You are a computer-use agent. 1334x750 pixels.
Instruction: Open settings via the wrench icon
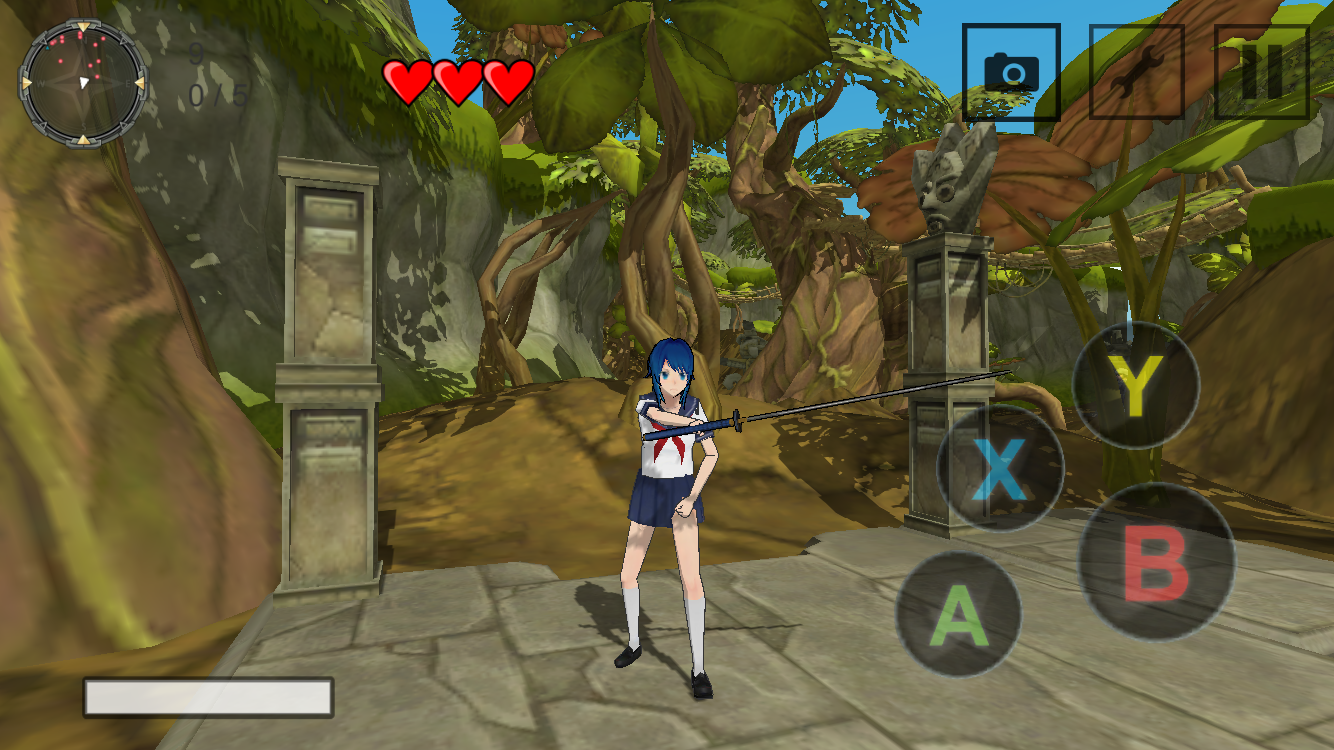(x=1137, y=72)
